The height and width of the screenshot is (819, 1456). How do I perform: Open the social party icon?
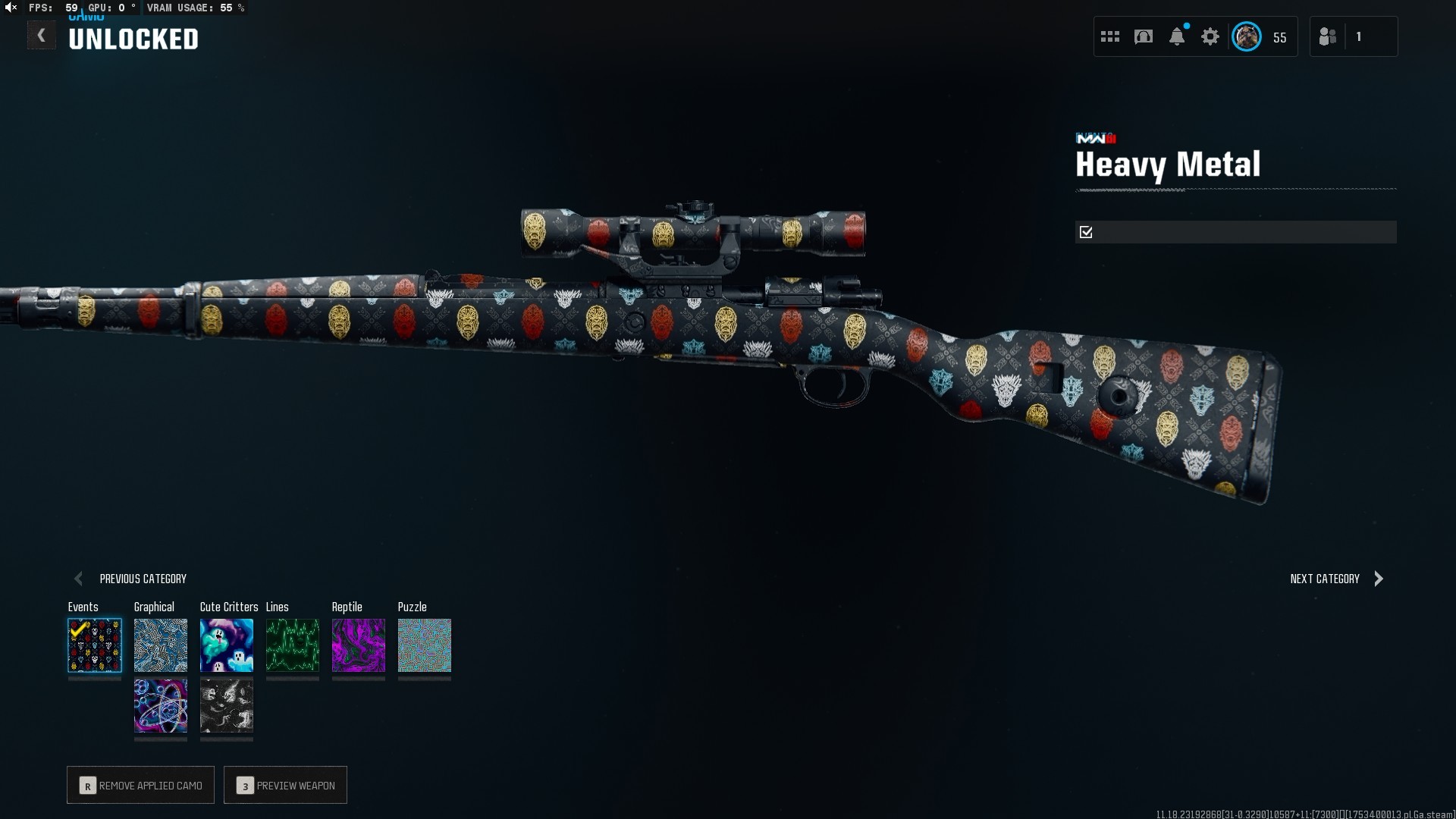tap(1328, 36)
